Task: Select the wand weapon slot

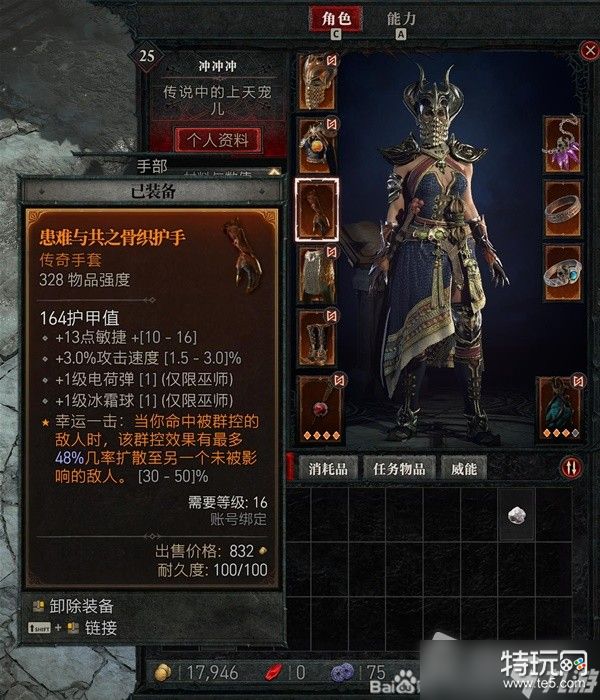Action: pos(320,407)
